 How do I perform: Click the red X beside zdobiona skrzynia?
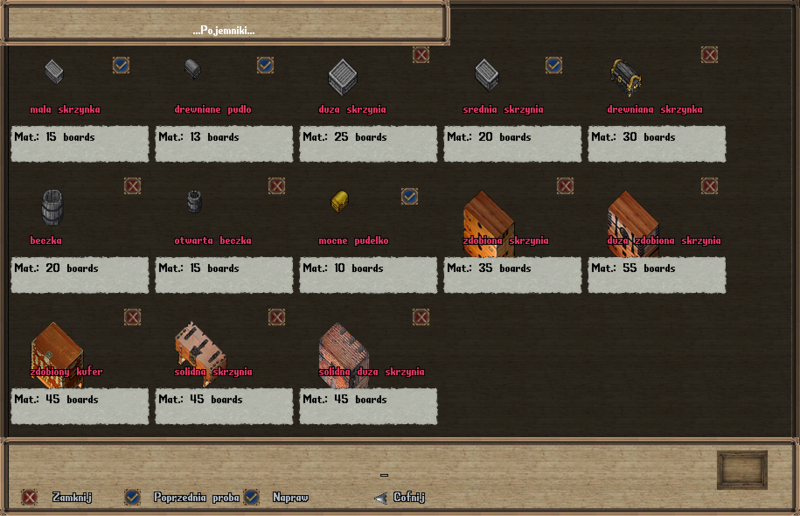click(x=565, y=186)
